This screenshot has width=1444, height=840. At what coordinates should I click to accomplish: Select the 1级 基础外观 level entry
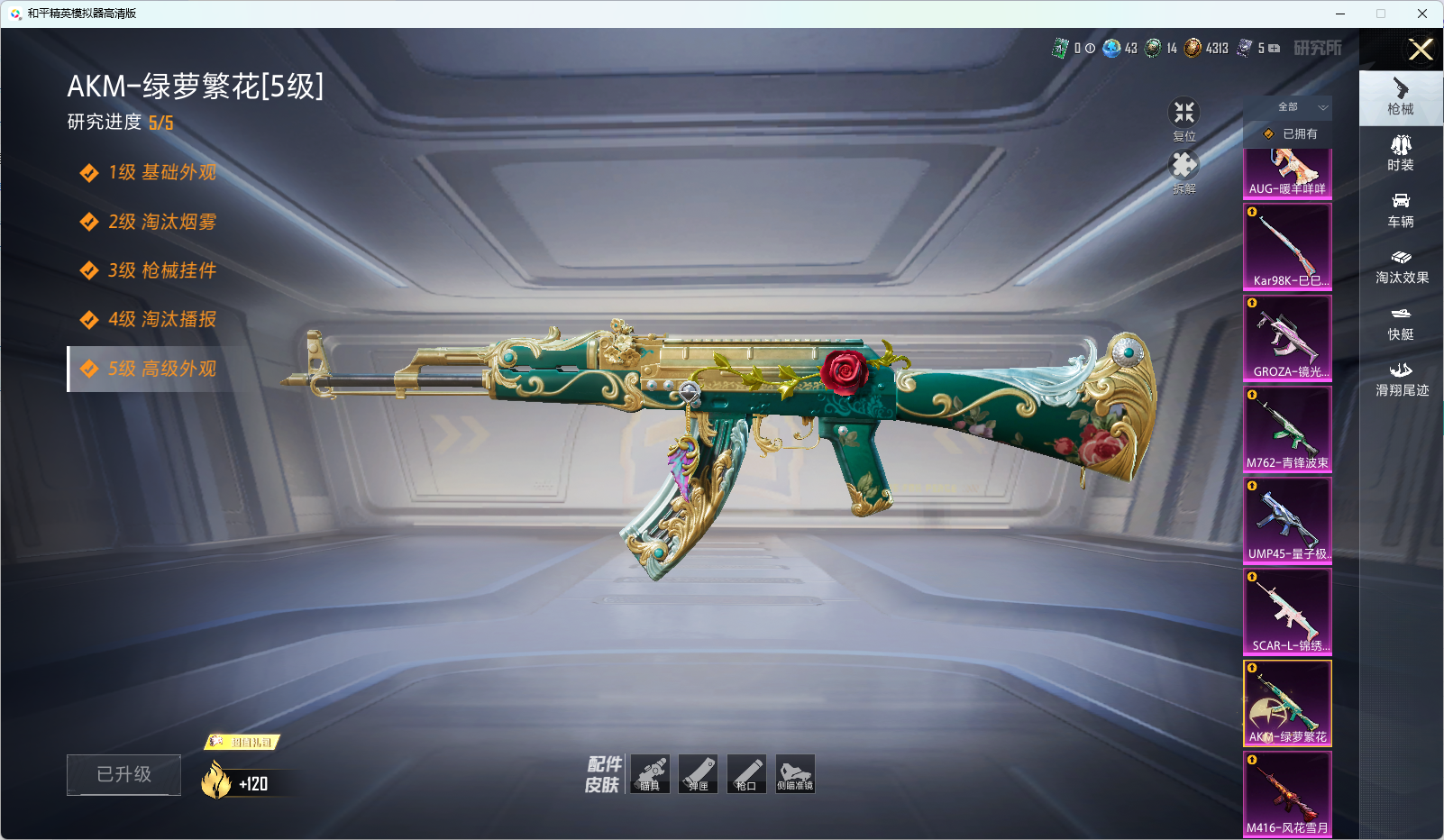tap(162, 172)
